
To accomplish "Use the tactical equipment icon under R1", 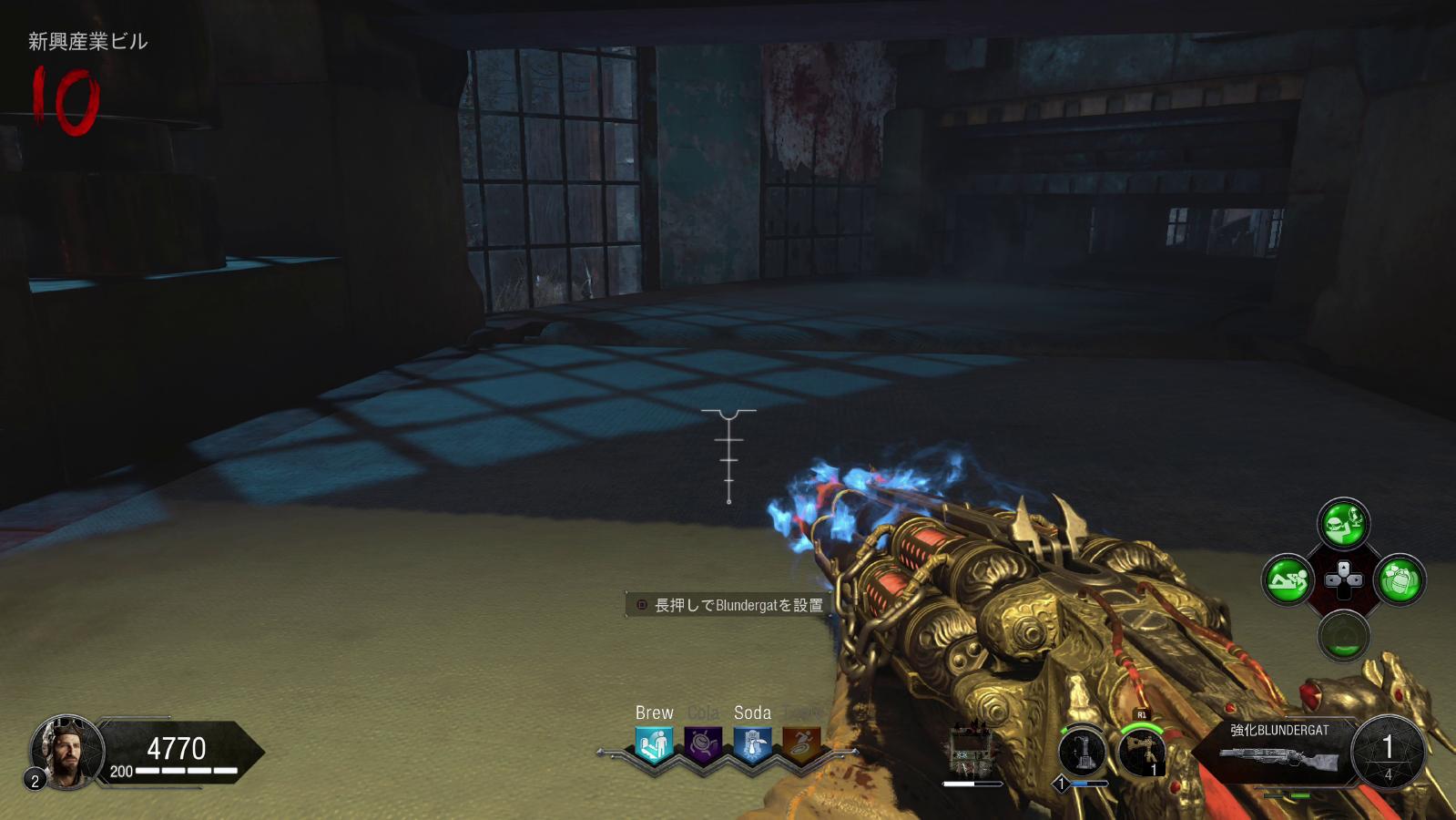I will coord(1142,751).
